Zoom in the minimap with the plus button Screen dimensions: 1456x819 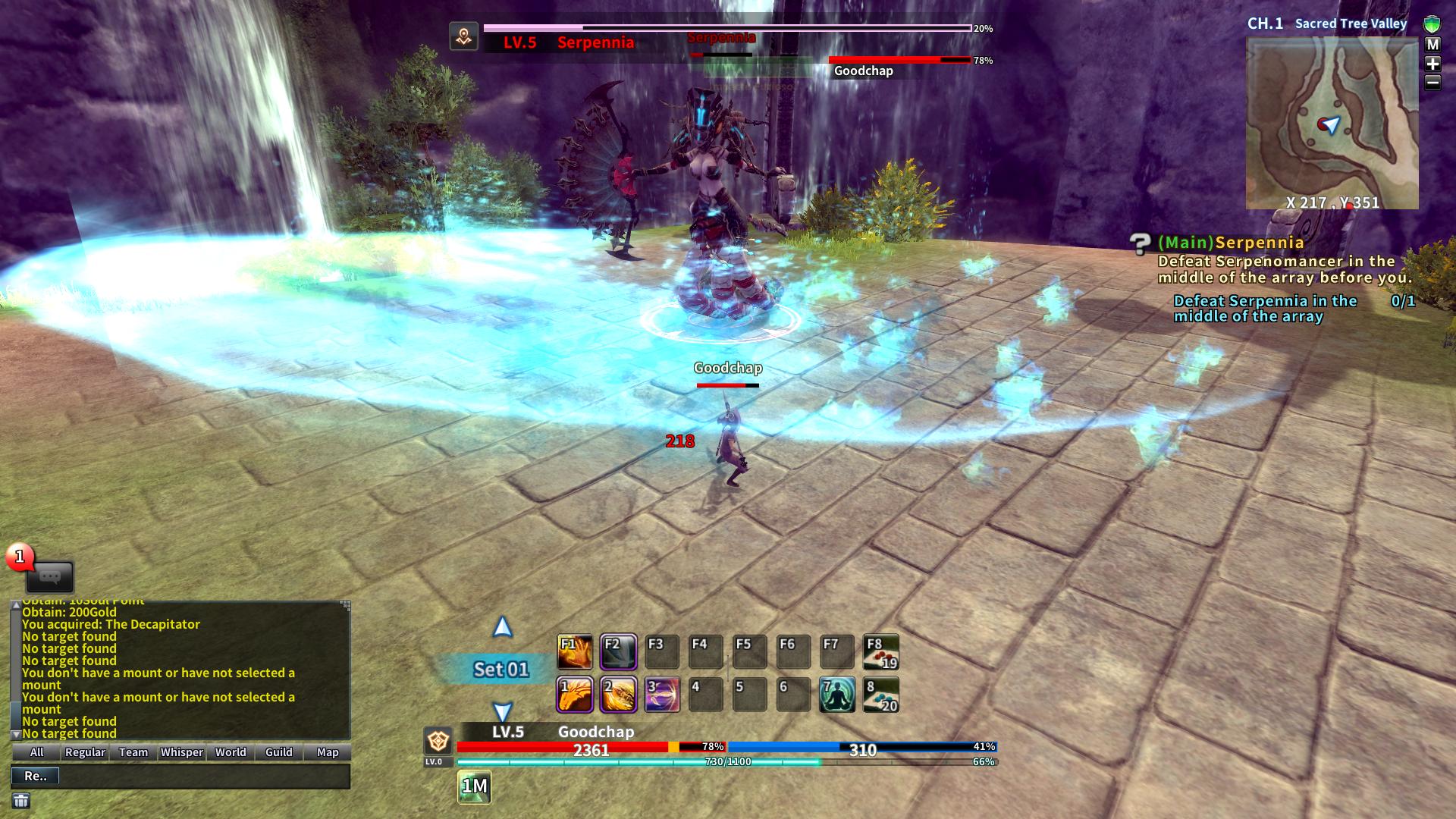tap(1432, 64)
